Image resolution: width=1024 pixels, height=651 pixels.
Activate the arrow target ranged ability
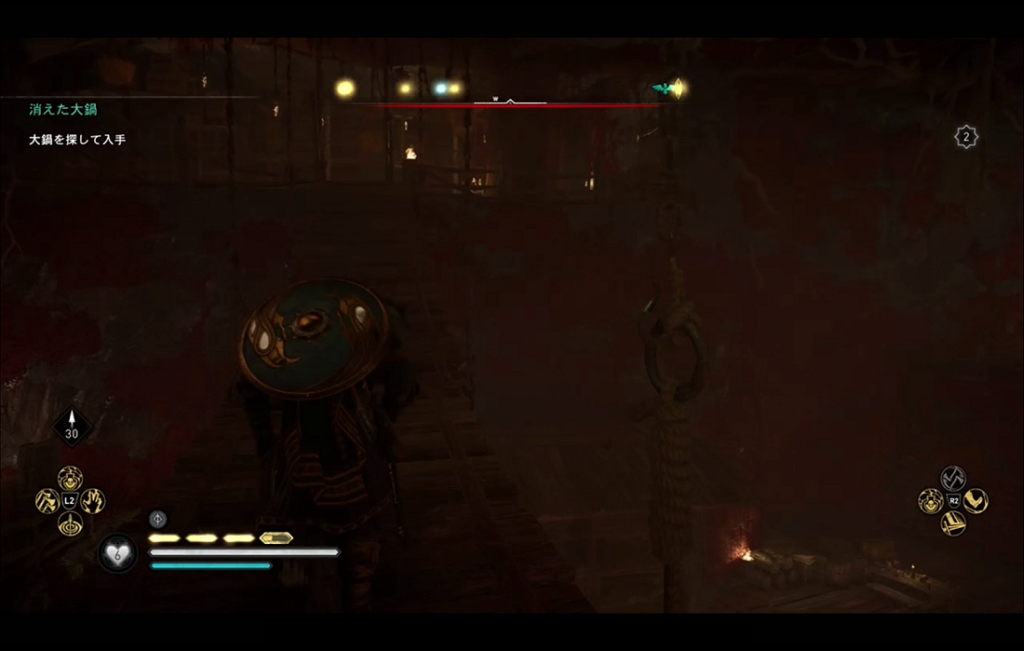click(70, 523)
